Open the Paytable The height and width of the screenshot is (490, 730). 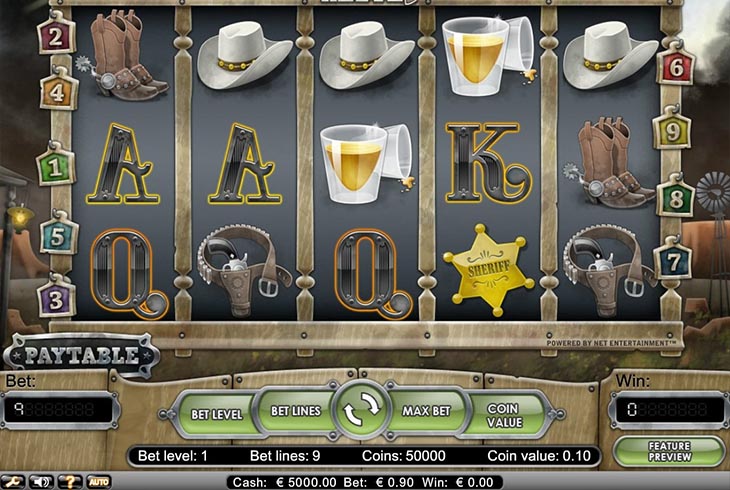[82, 354]
